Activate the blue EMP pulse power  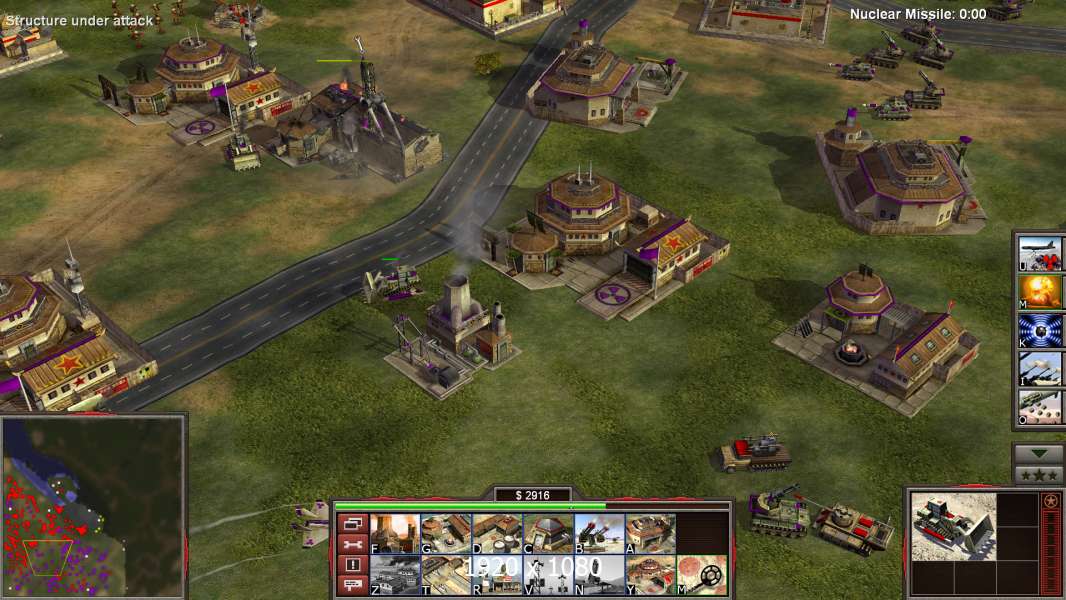click(x=1040, y=330)
